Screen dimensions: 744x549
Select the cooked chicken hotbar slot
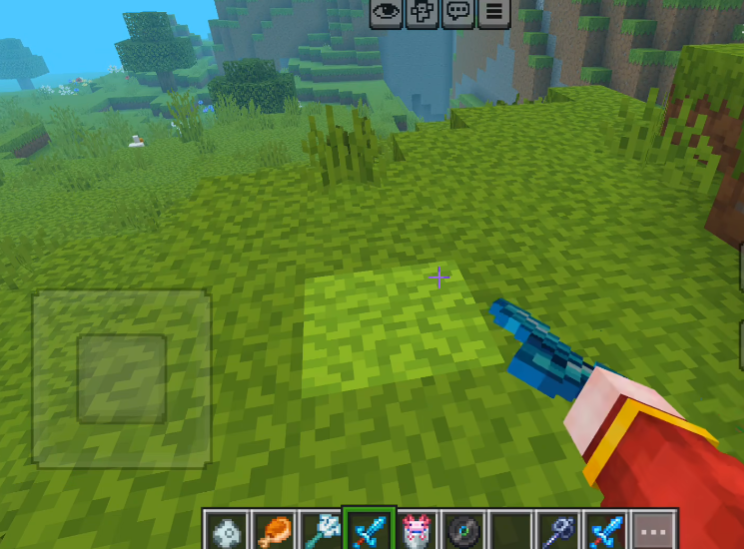pos(273,529)
